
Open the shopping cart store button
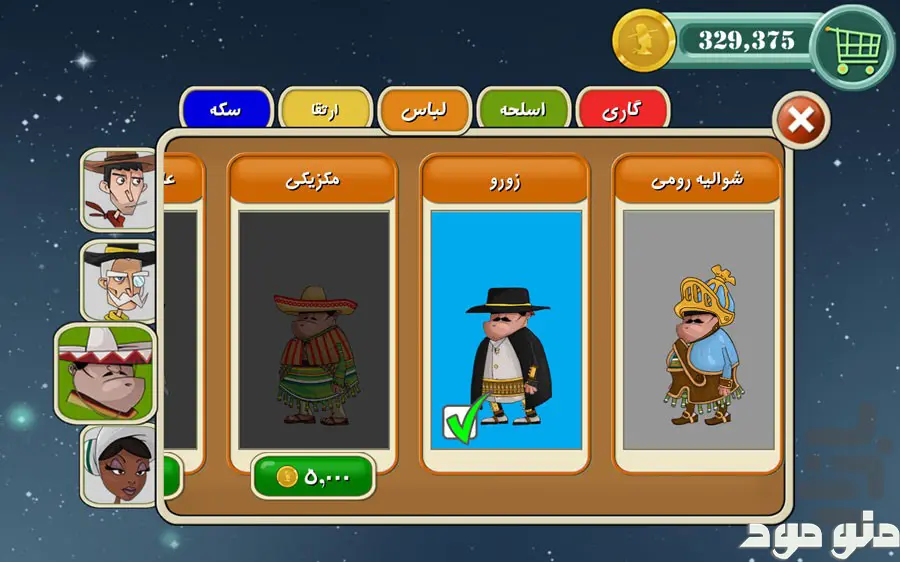[x=853, y=45]
